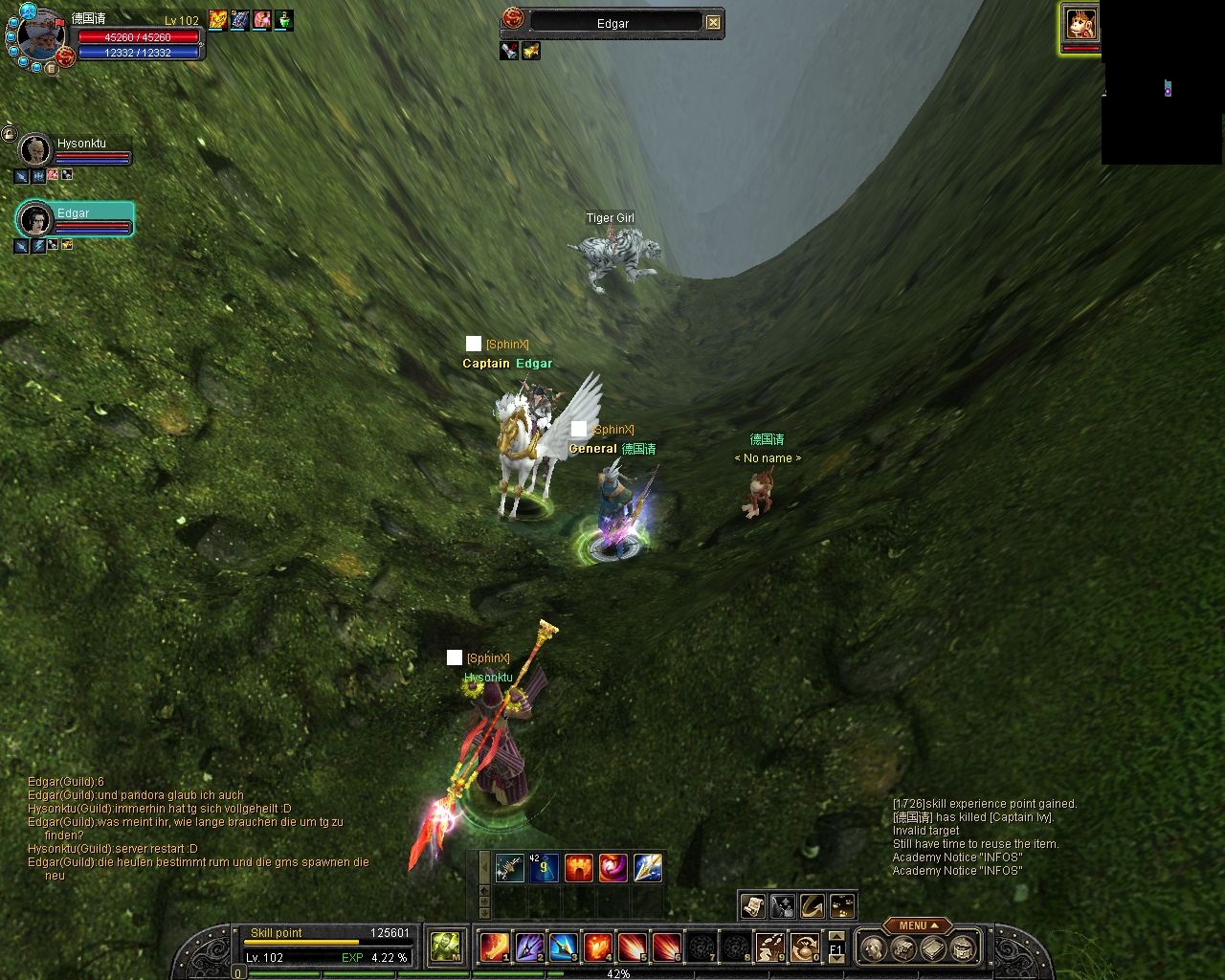
Task: Open the character head icon in menu
Action: click(x=873, y=948)
